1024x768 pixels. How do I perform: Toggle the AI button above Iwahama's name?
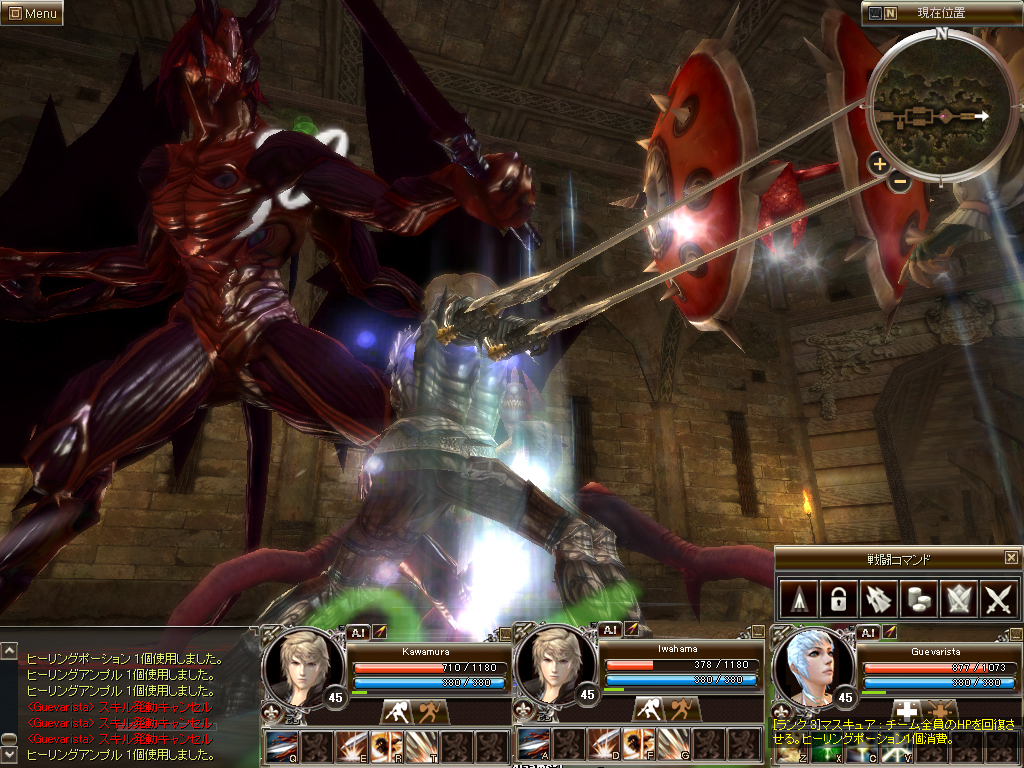[609, 630]
